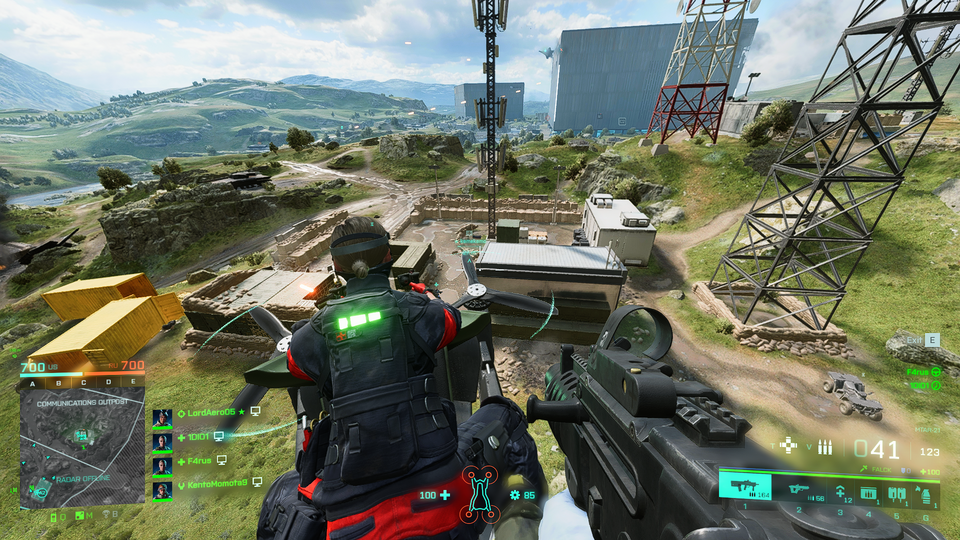Choose the ammo crate gadget slot
Viewport: 960px width, 540px height.
[x=868, y=493]
